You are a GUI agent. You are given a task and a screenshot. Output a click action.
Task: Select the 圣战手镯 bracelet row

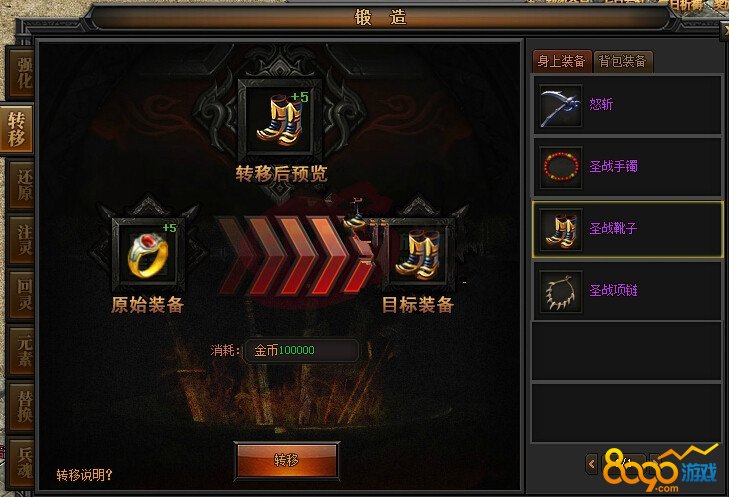point(626,166)
